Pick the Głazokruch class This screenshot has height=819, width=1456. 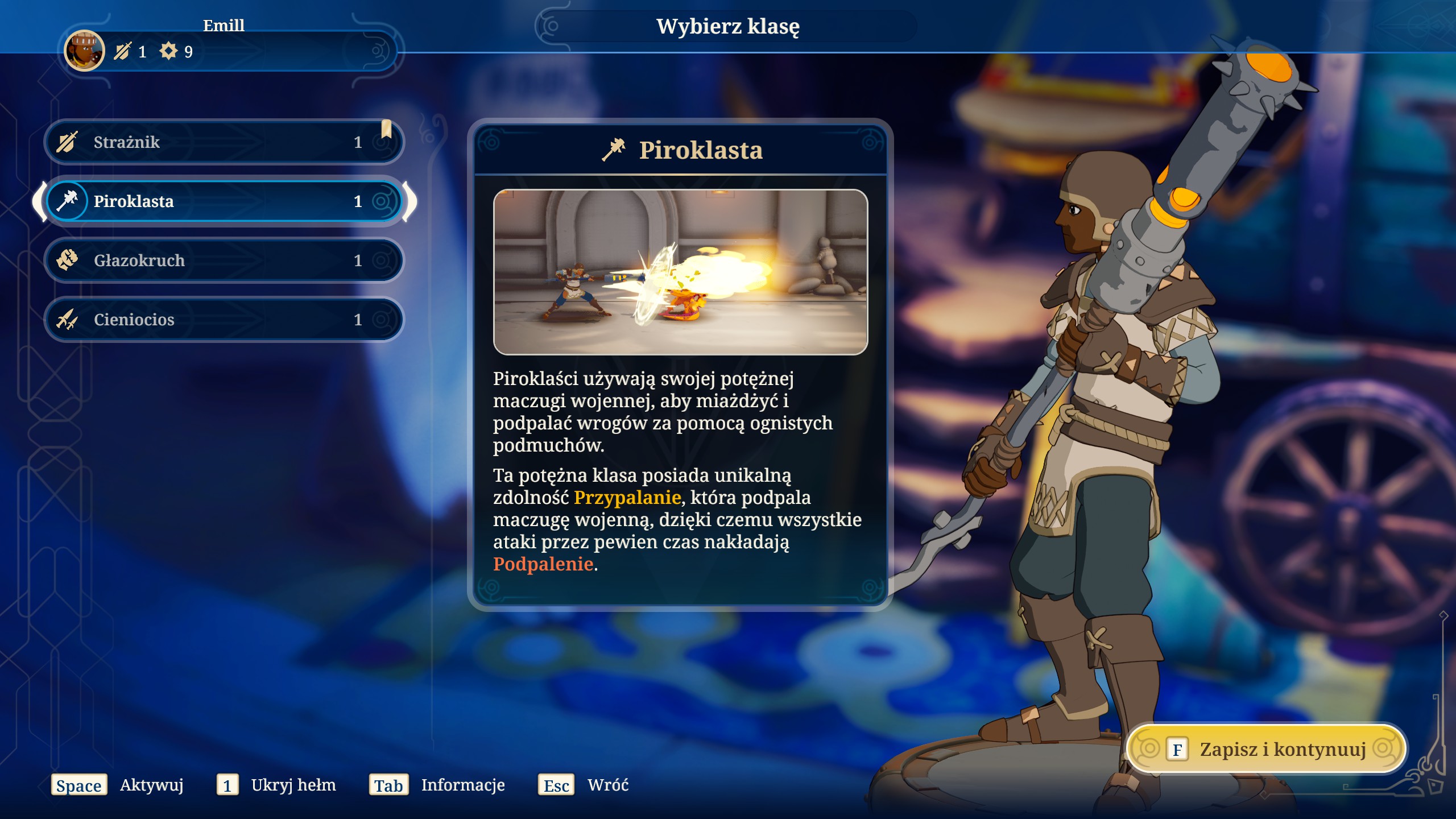(x=223, y=260)
